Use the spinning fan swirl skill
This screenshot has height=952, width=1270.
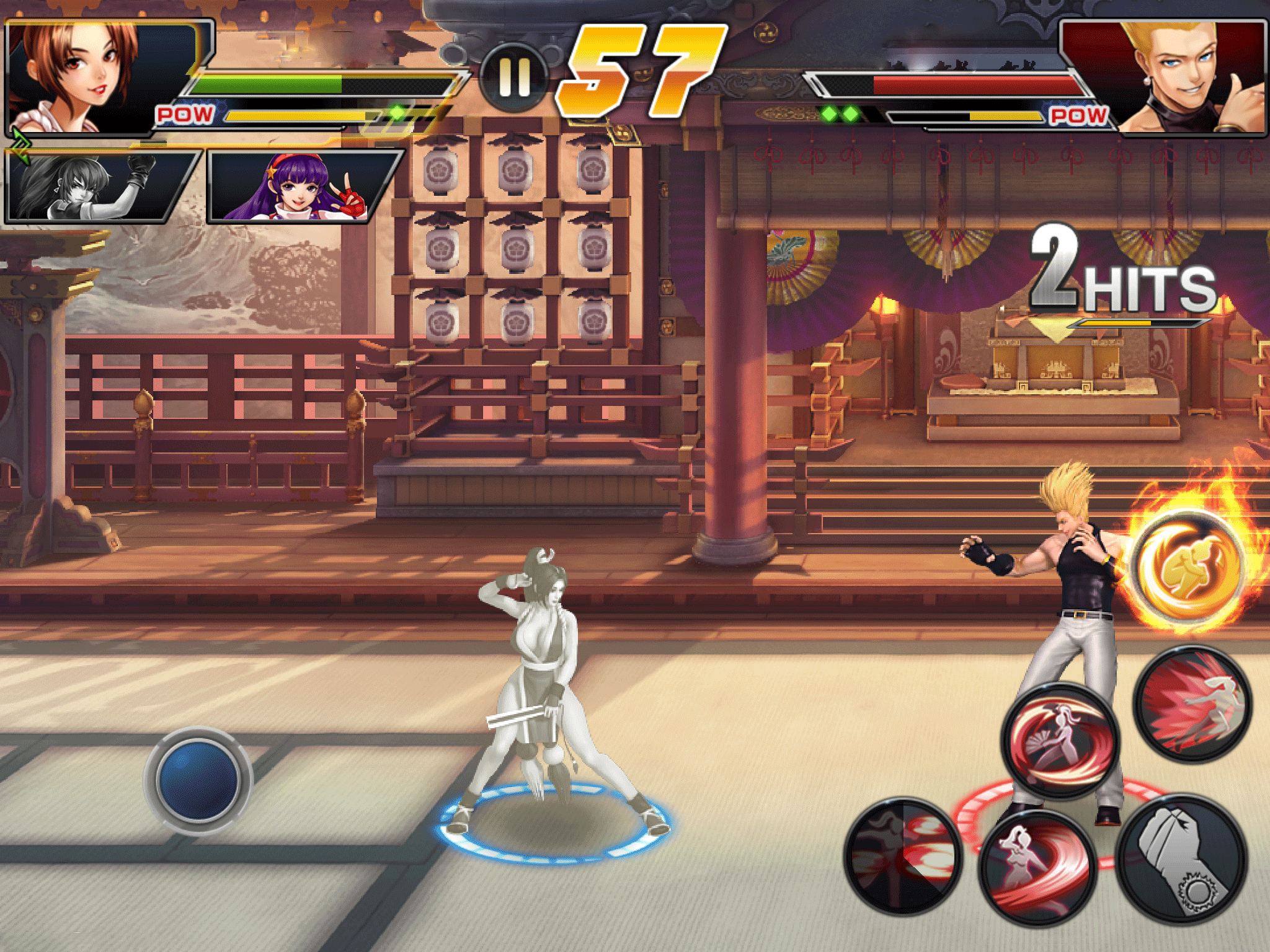pos(1060,741)
